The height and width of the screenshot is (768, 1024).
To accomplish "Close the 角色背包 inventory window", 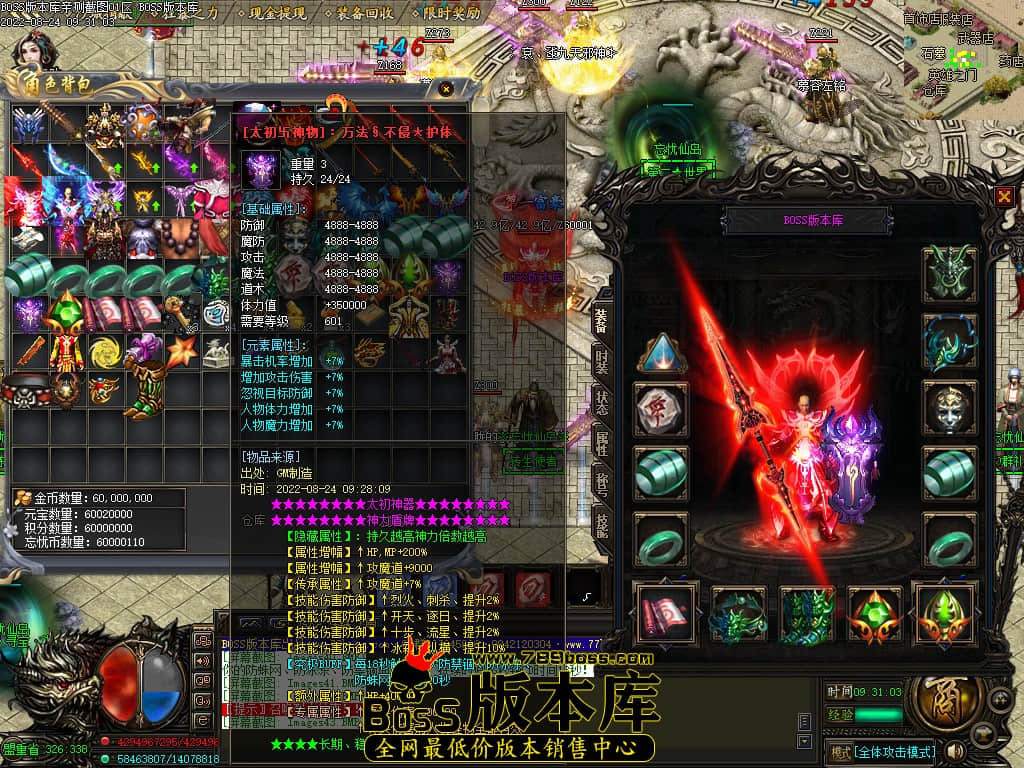I will pos(446,88).
